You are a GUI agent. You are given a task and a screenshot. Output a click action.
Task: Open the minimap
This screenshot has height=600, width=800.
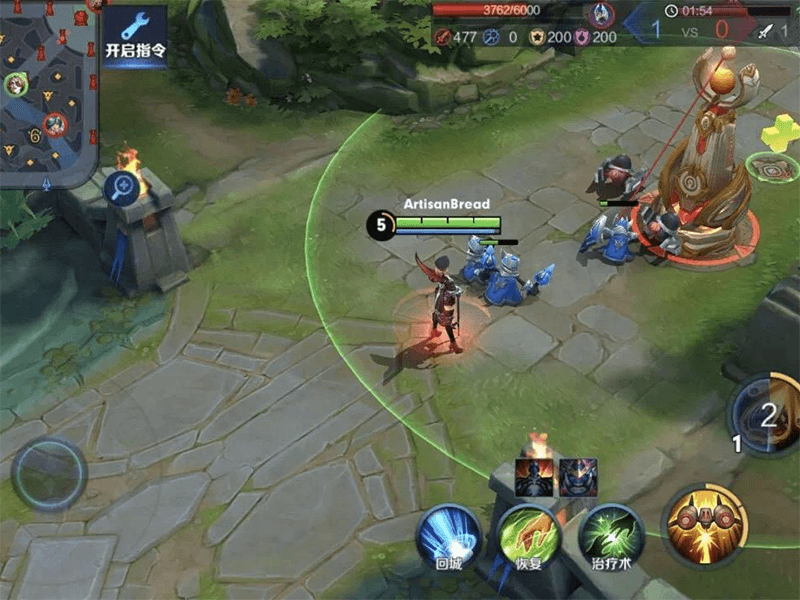click(48, 90)
